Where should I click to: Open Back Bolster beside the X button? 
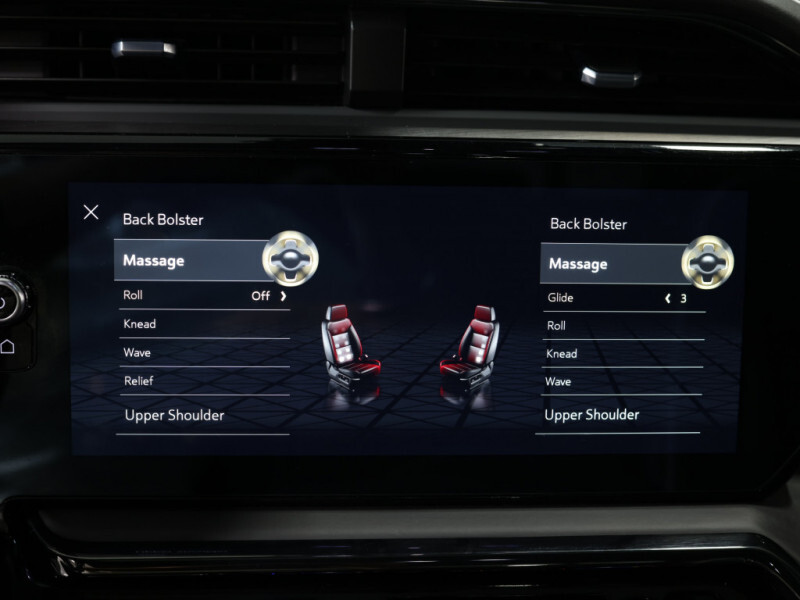click(163, 219)
